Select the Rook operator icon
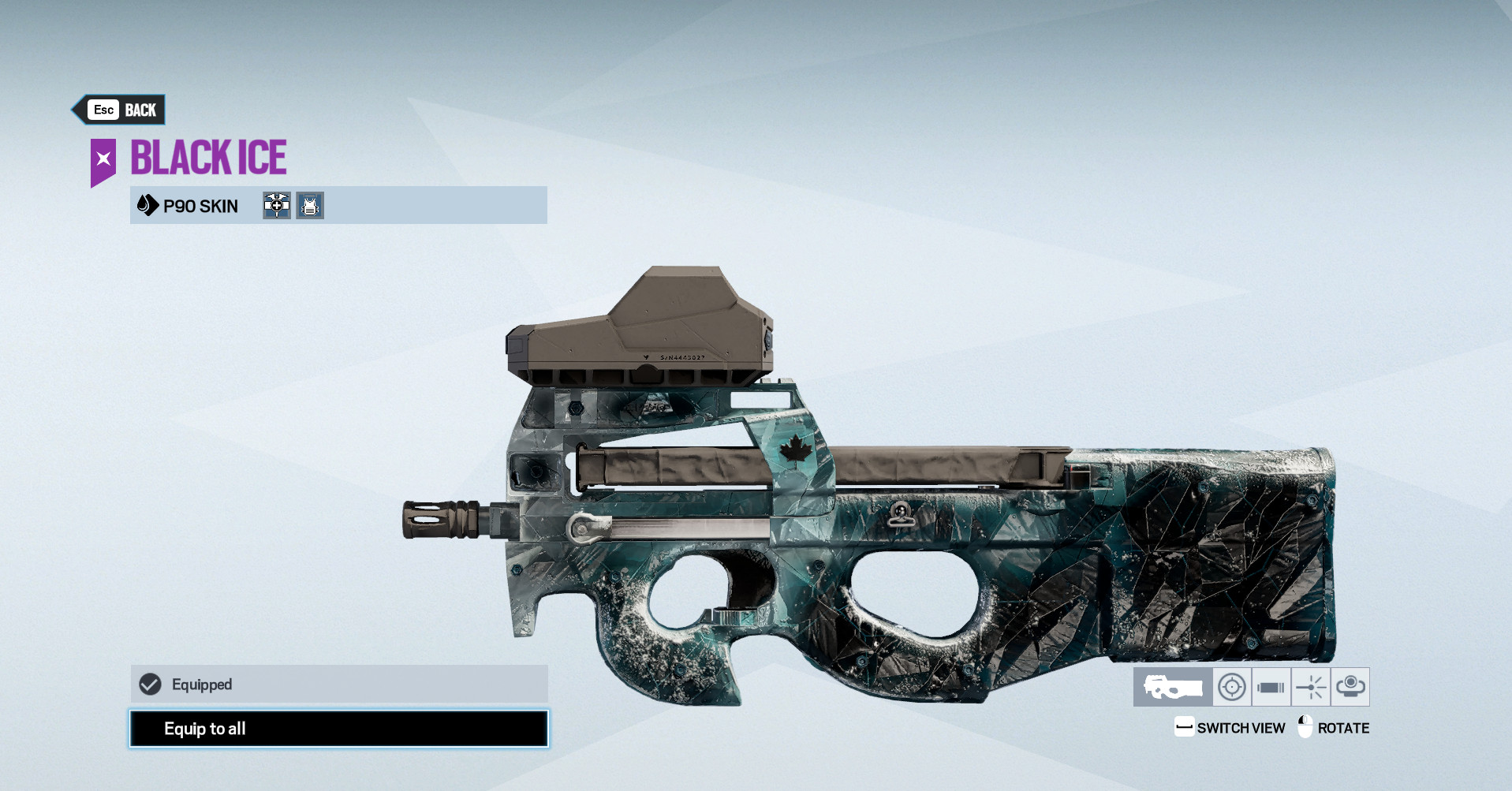The height and width of the screenshot is (791, 1512). click(310, 206)
